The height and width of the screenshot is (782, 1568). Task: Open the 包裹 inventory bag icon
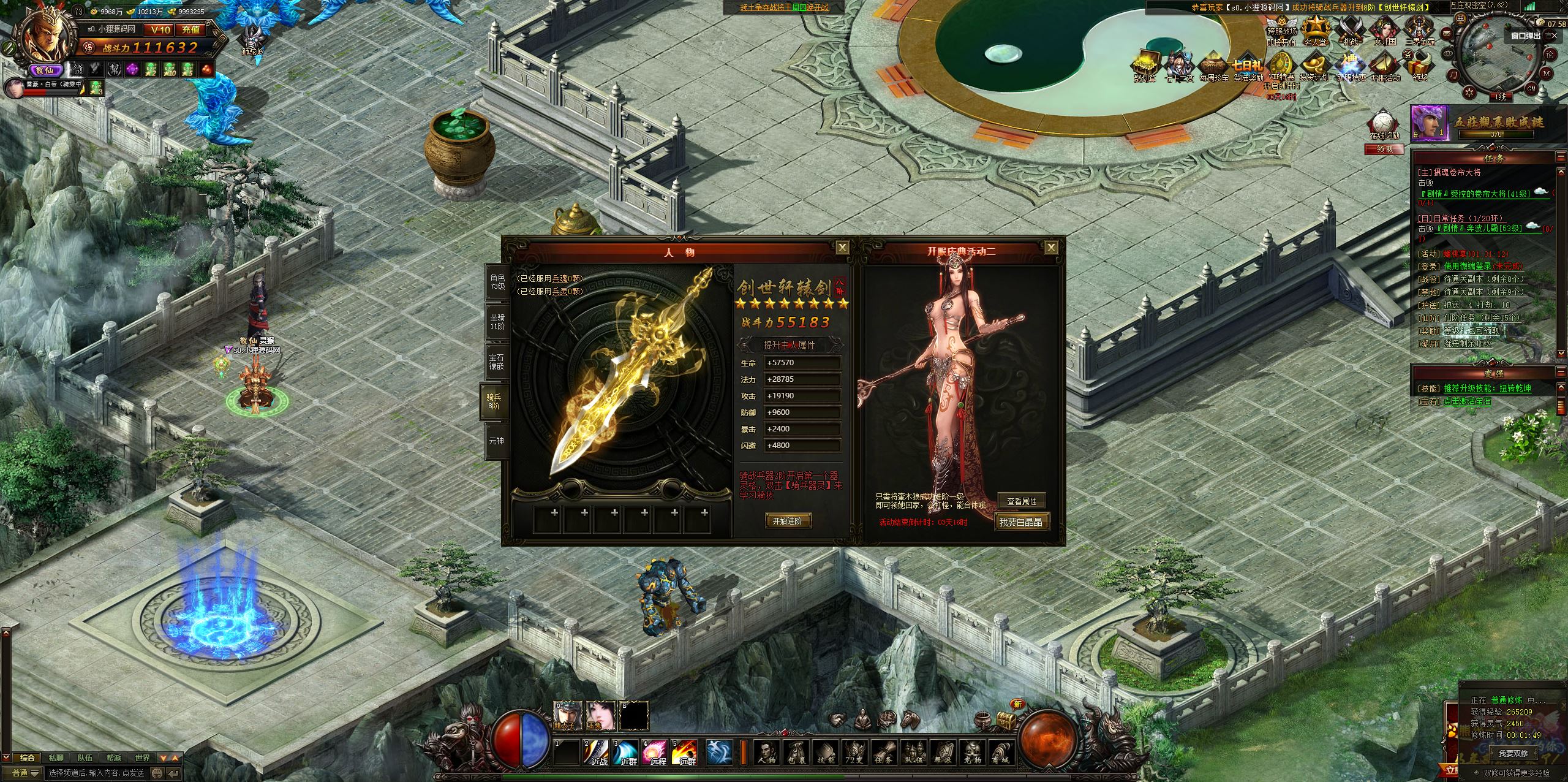click(795, 752)
